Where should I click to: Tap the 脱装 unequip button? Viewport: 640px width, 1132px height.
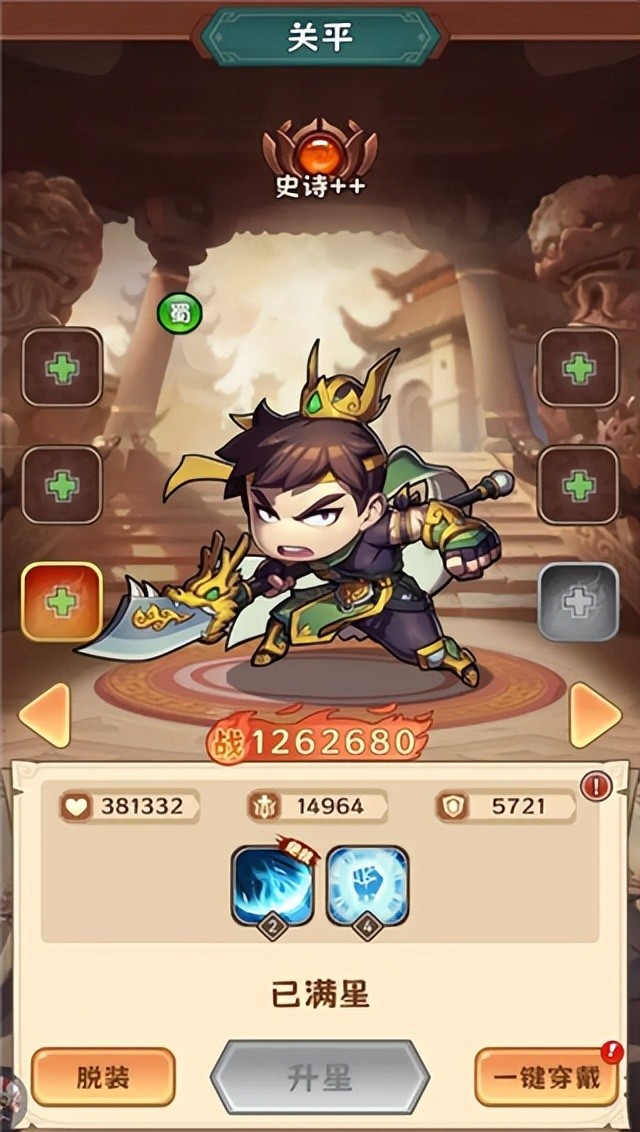[x=103, y=1077]
